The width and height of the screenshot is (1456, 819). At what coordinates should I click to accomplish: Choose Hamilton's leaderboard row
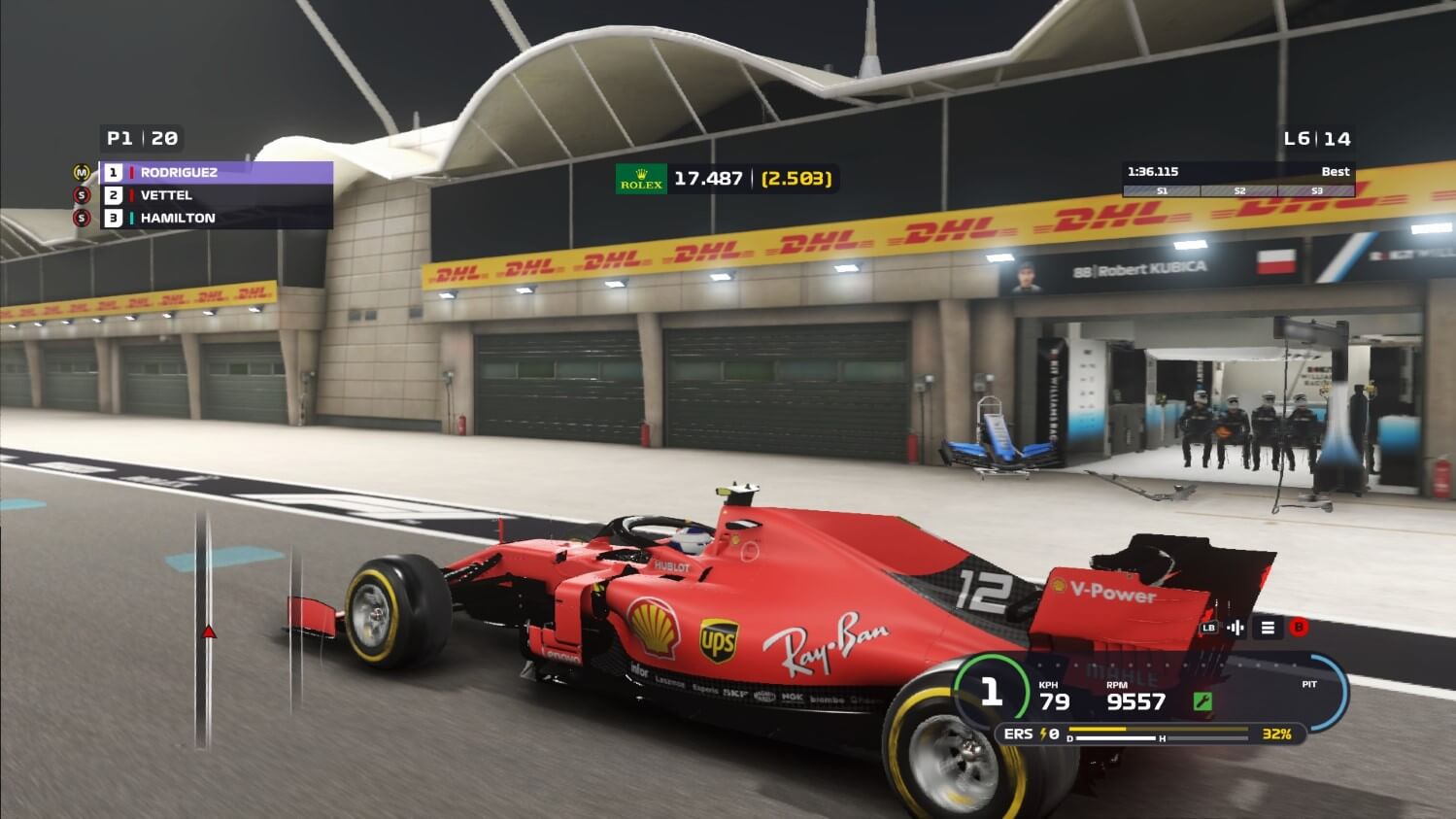point(216,219)
